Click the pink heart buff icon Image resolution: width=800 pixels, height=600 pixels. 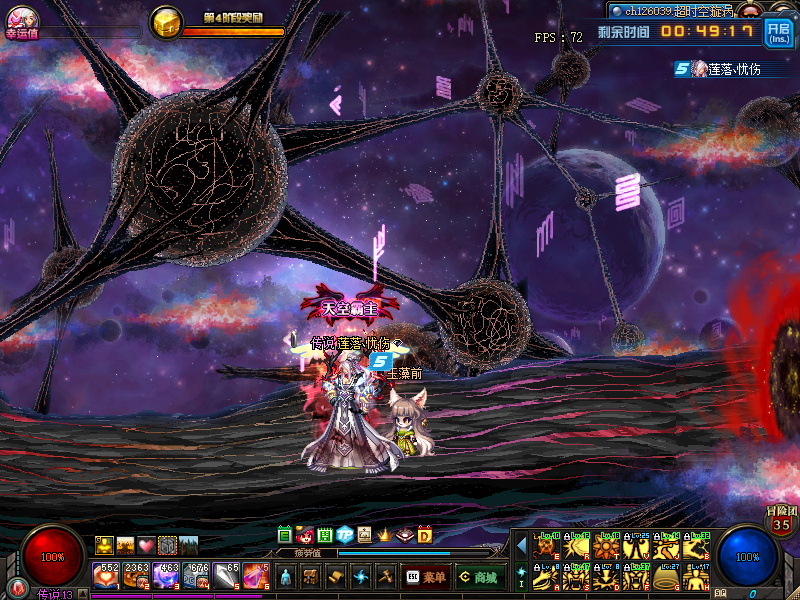coord(146,545)
